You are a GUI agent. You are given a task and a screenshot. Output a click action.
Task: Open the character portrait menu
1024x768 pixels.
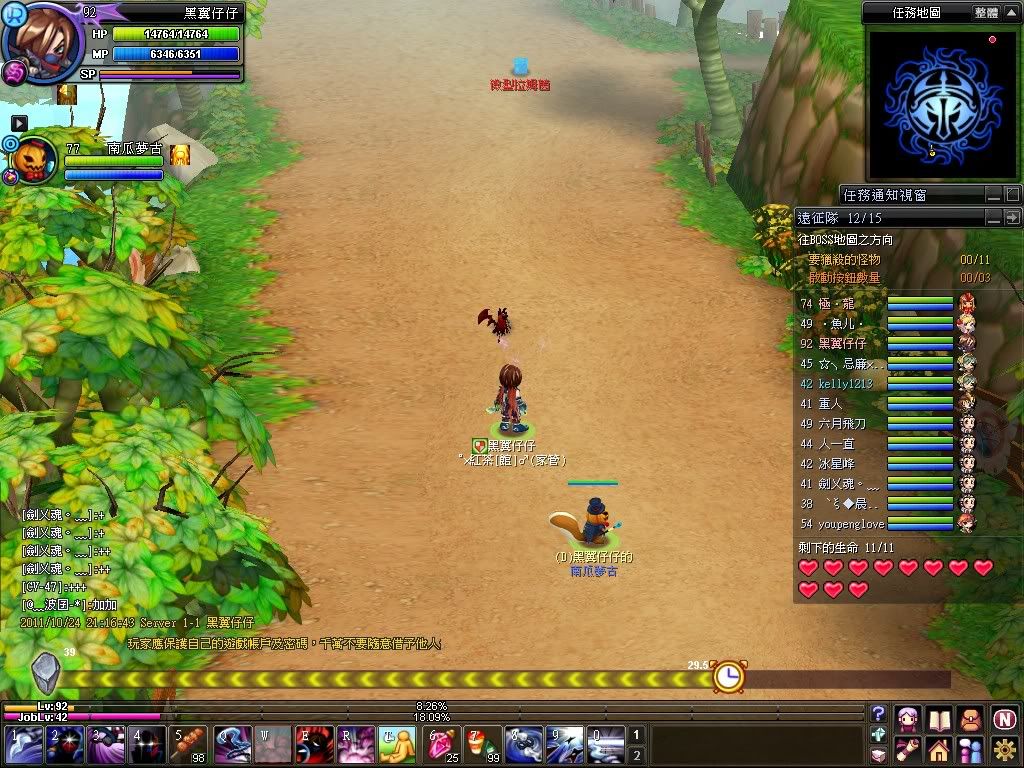[908, 718]
